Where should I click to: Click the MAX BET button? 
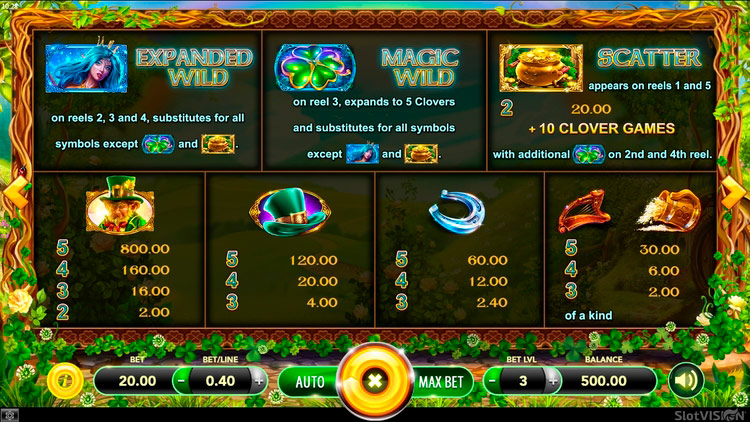[439, 381]
